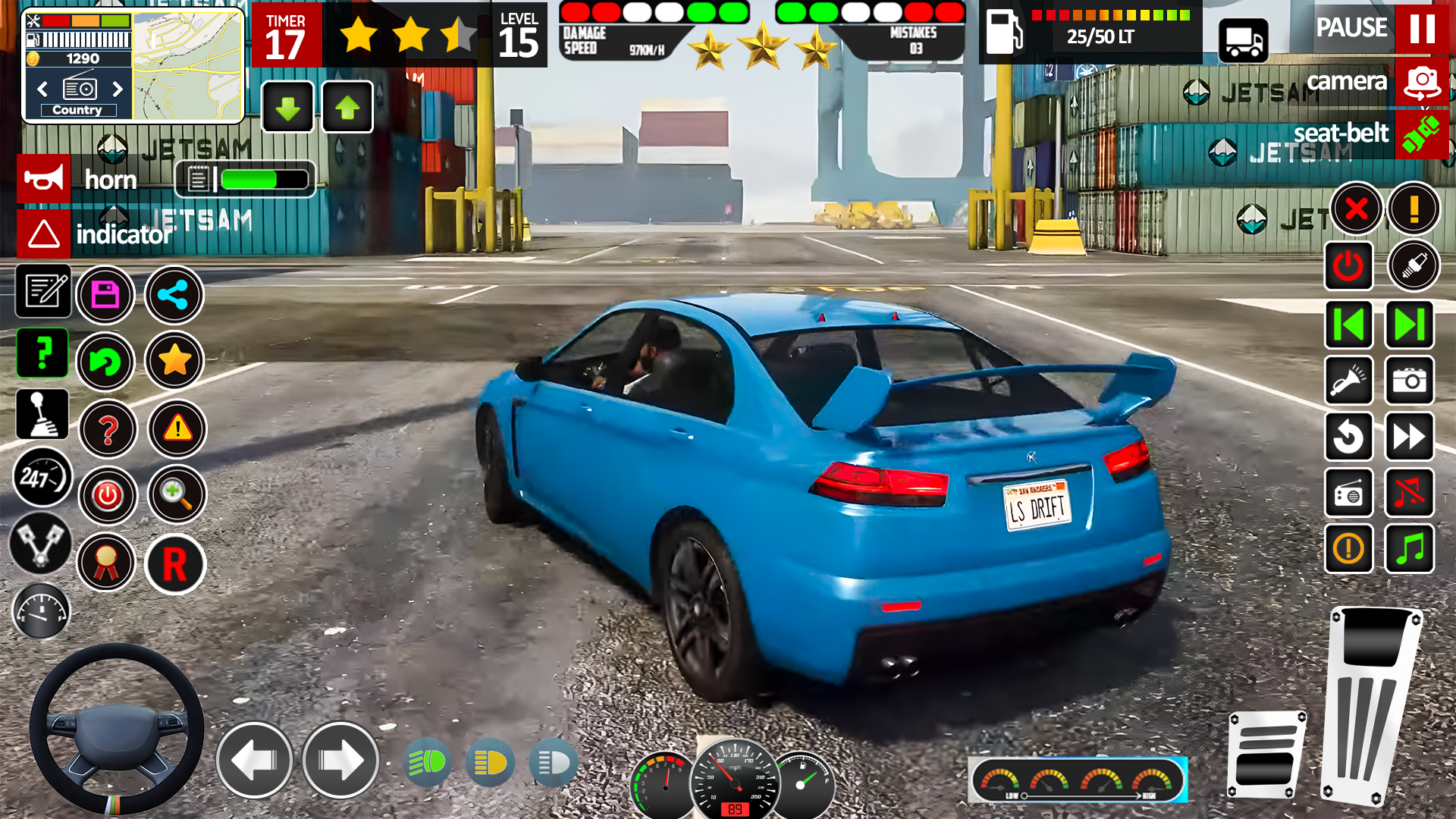This screenshot has height=819, width=1456.
Task: Click the green horn volume bar
Action: pyautogui.click(x=250, y=179)
